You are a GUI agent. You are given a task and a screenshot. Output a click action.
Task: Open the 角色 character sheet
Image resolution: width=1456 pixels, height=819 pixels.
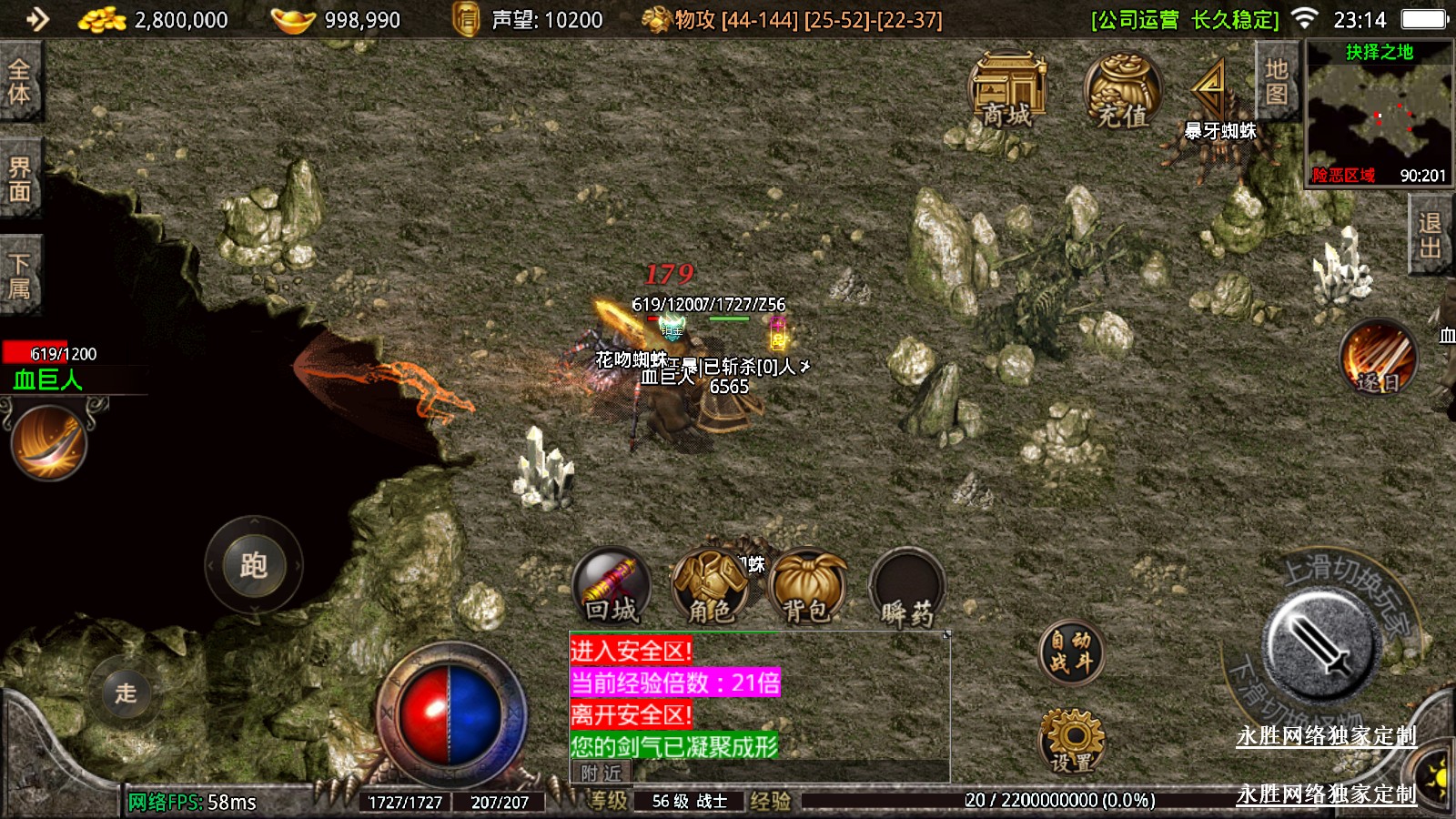click(710, 587)
